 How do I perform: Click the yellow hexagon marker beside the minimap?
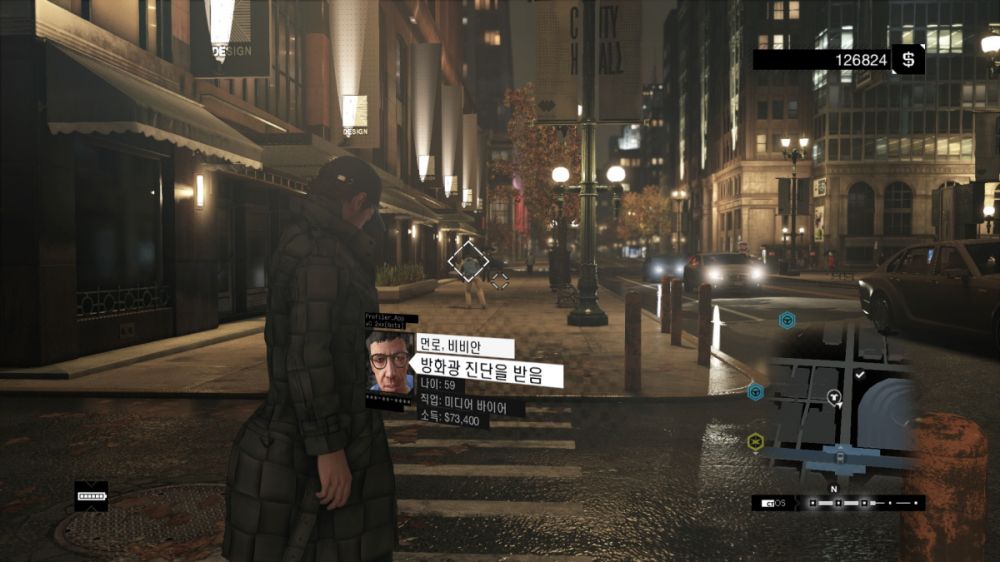tap(756, 440)
